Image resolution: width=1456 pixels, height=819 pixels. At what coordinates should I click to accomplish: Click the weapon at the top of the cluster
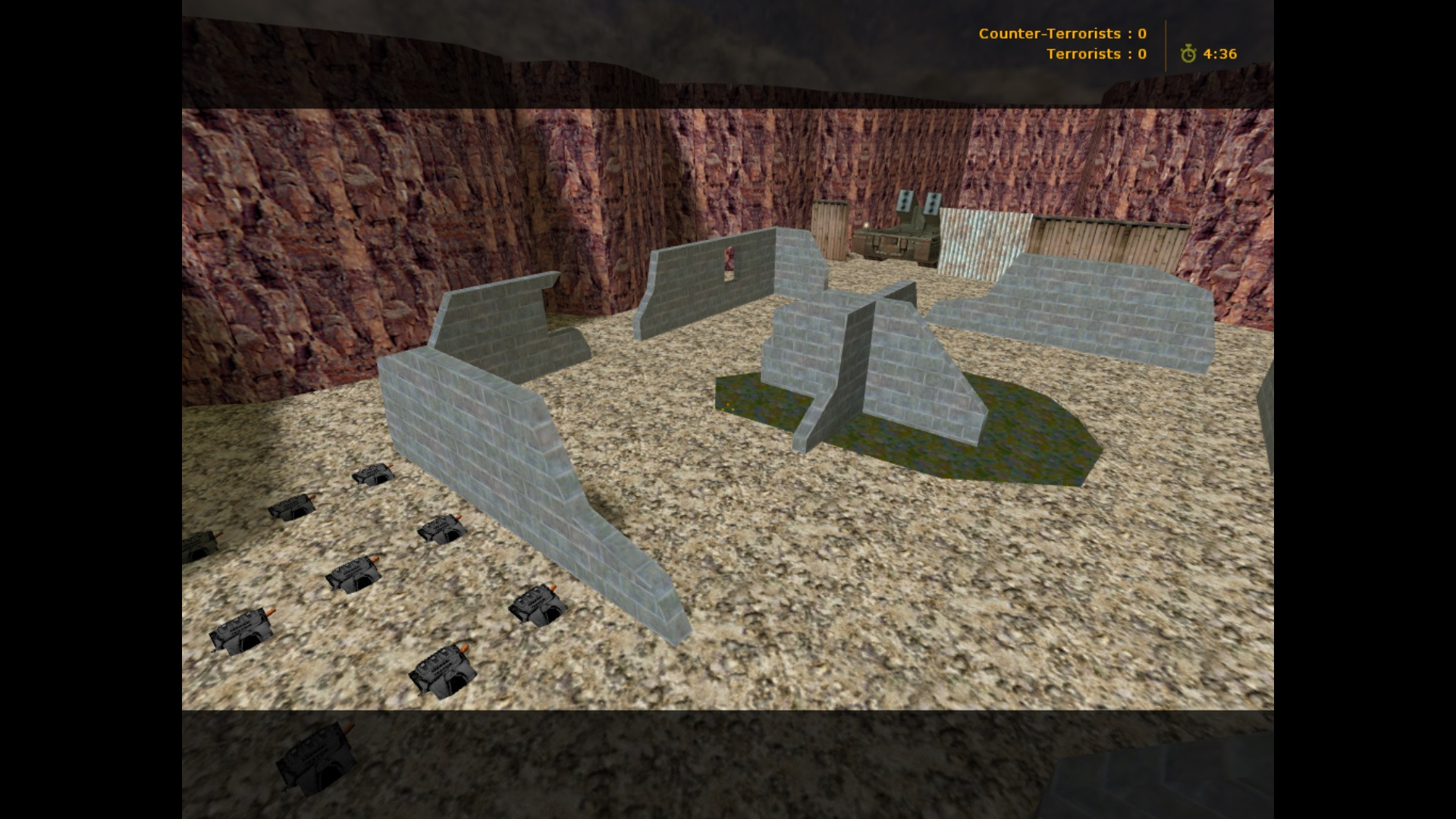click(372, 474)
